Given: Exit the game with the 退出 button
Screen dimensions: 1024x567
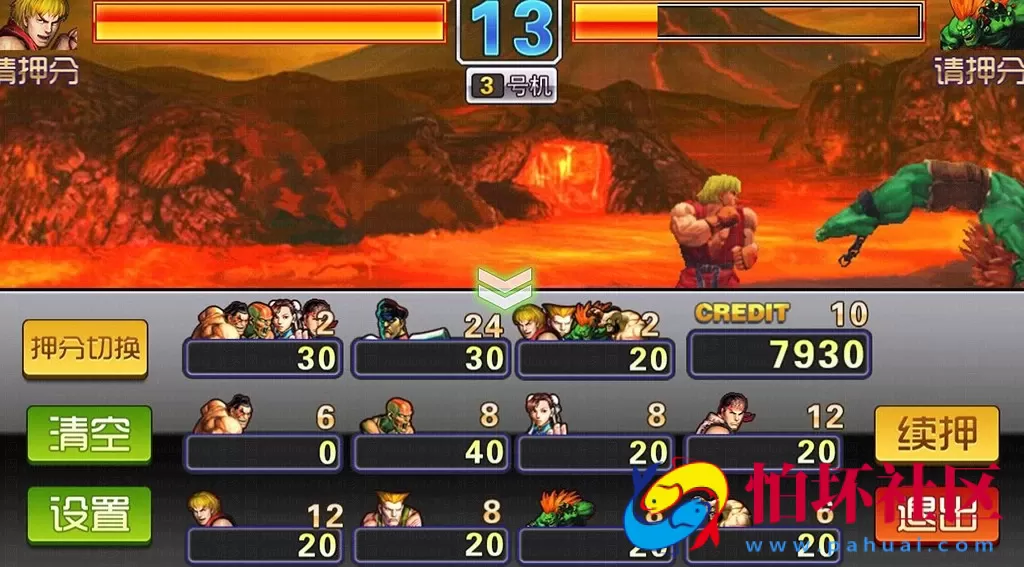Looking at the screenshot, I should click(x=936, y=516).
